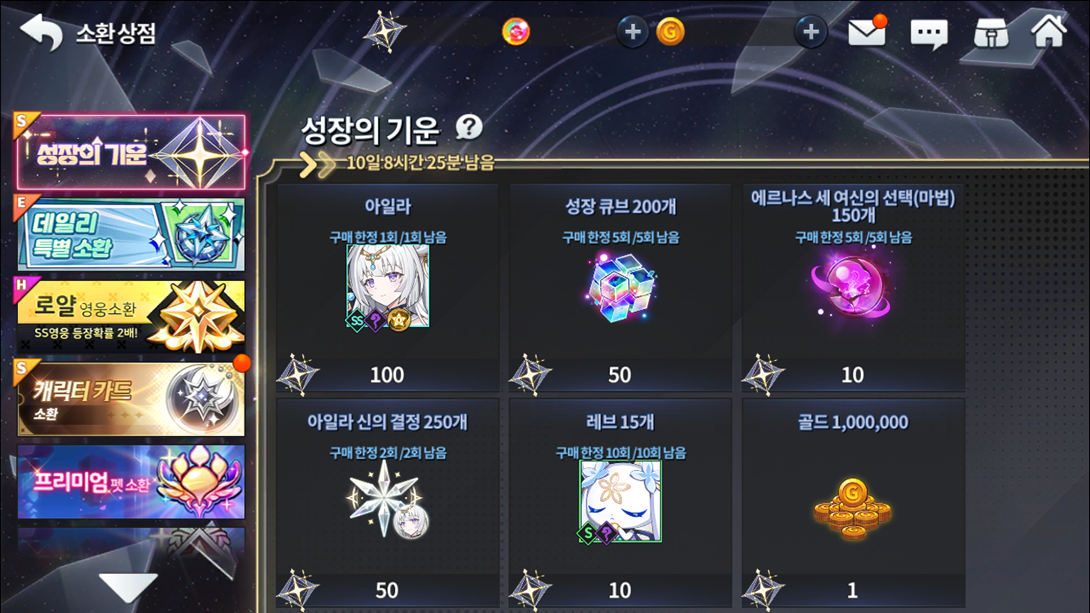
Task: Switch to the 데일리 특별 소환 tab
Action: coord(130,234)
